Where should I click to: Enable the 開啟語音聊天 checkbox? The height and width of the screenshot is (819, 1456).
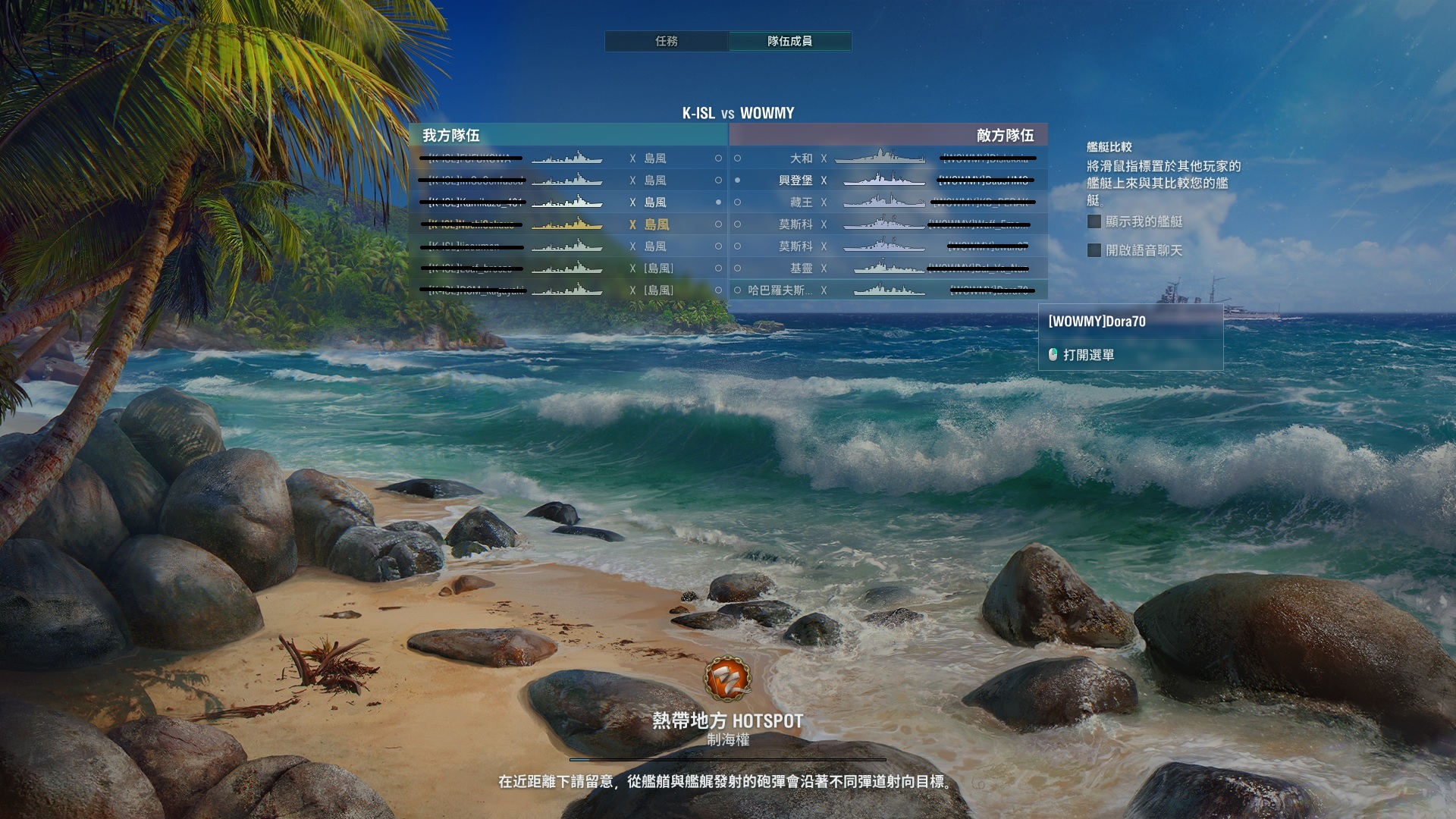(x=1094, y=250)
